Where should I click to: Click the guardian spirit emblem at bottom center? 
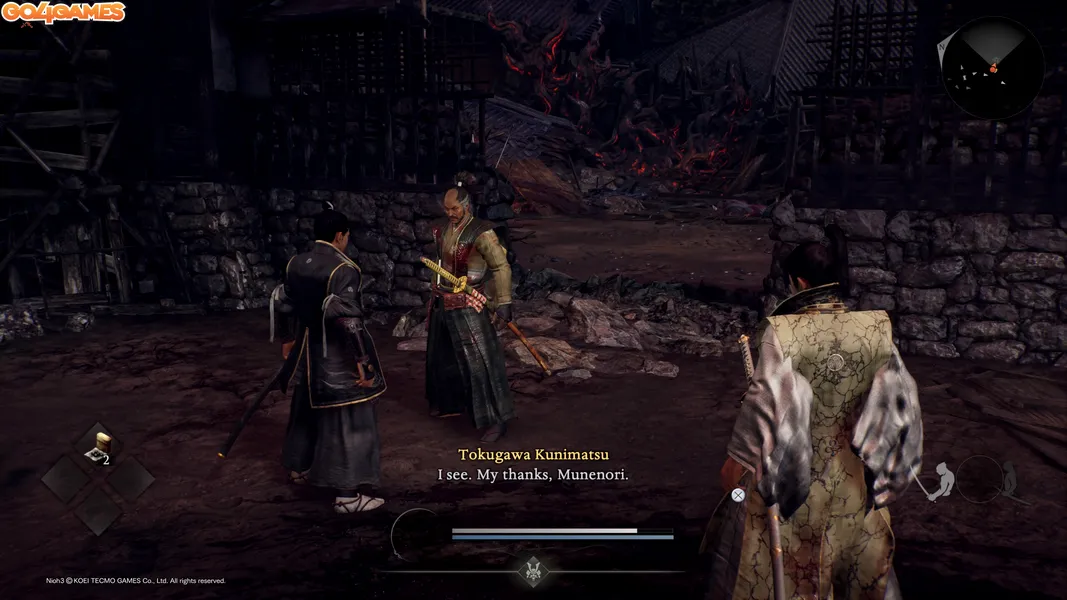point(533,571)
